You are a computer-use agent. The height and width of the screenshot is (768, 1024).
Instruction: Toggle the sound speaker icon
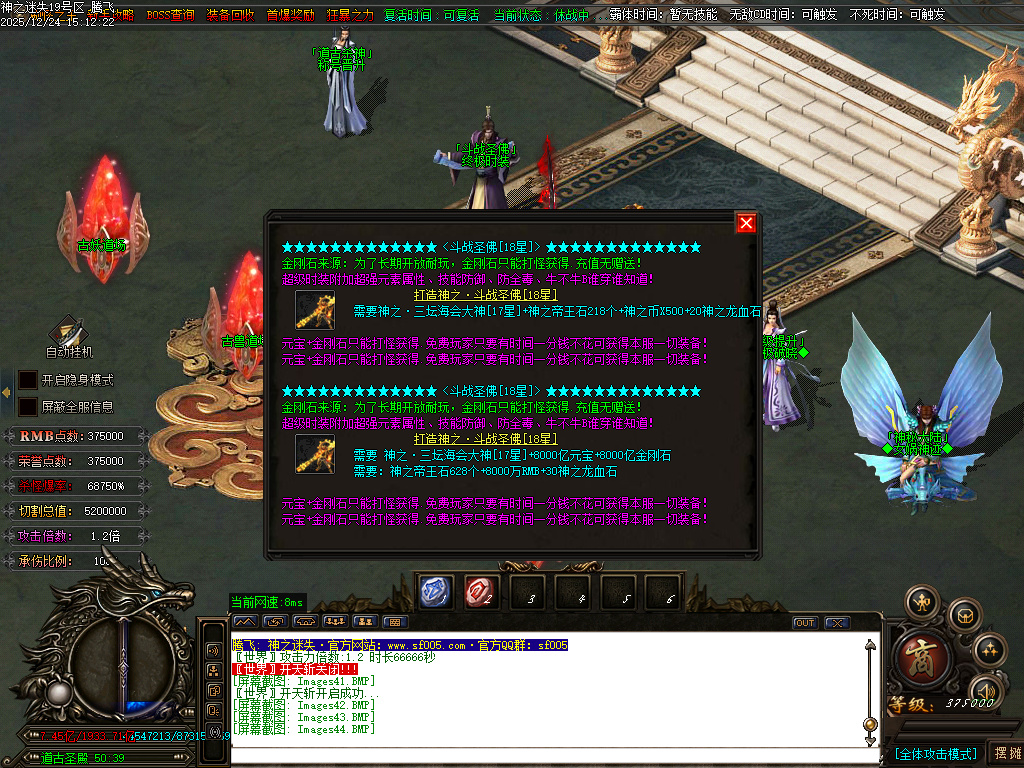click(x=985, y=689)
